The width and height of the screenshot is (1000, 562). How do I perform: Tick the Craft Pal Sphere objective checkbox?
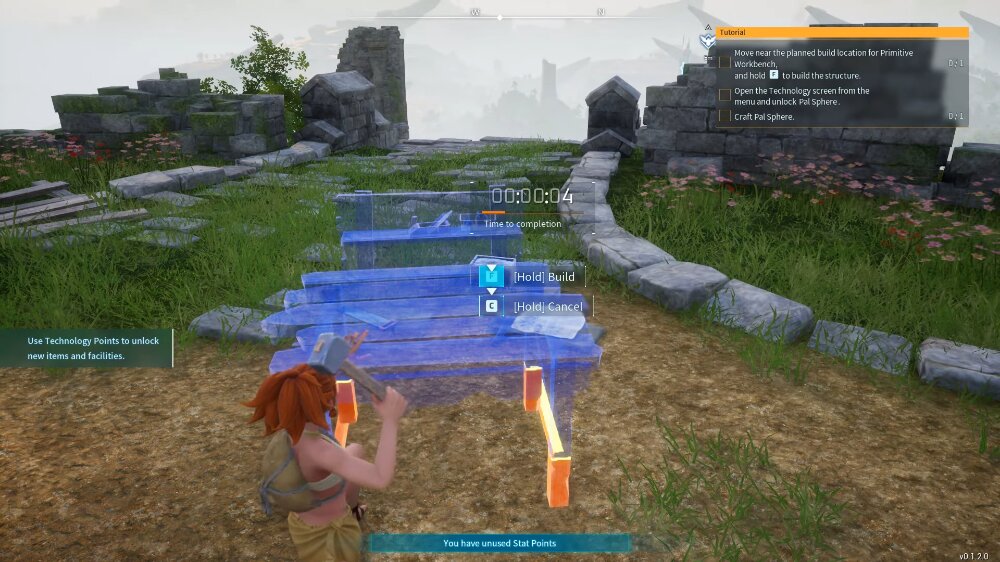pos(725,117)
